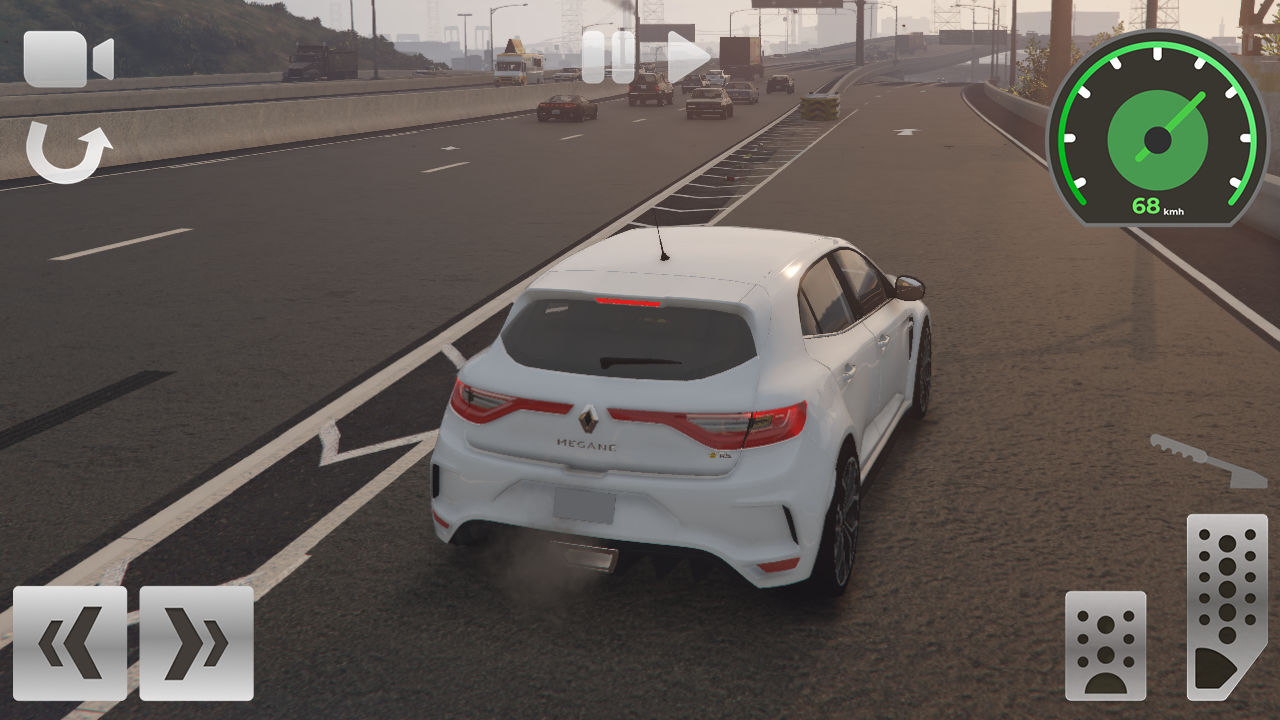Click the 68 kmh speed readout

coord(1160,207)
